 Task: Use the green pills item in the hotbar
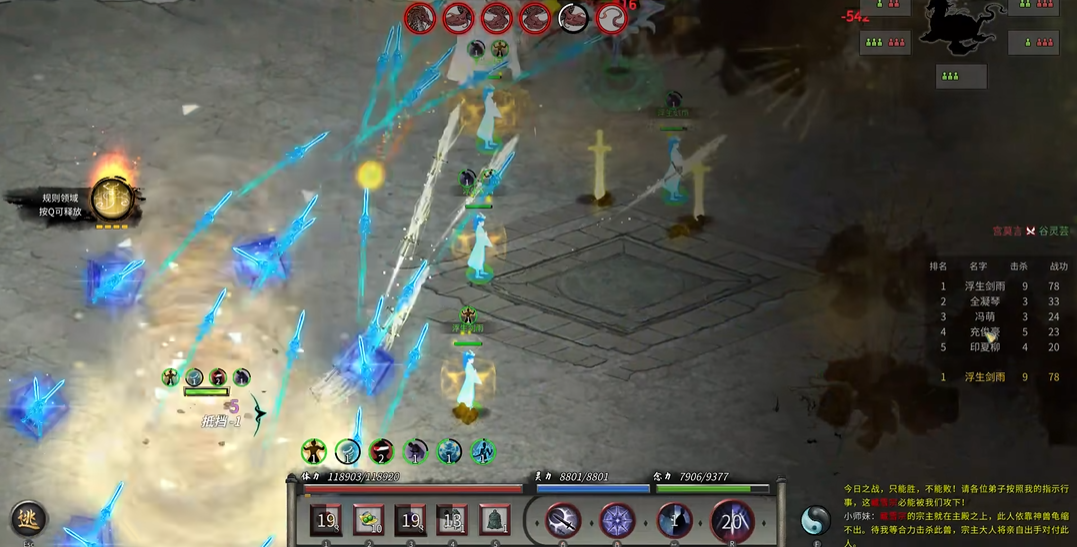click(x=369, y=520)
